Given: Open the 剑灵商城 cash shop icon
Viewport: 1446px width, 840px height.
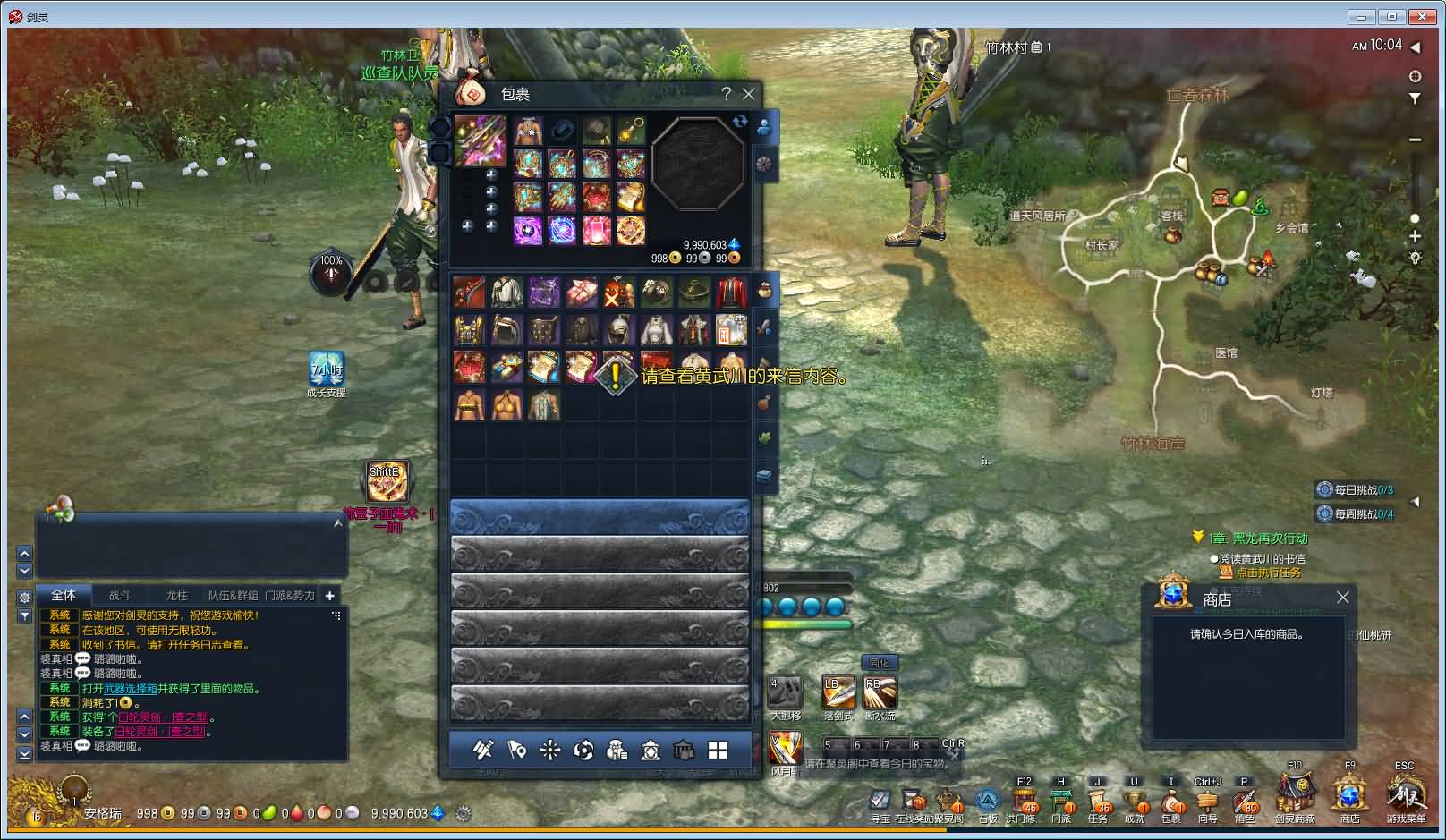Looking at the screenshot, I should tap(1294, 795).
